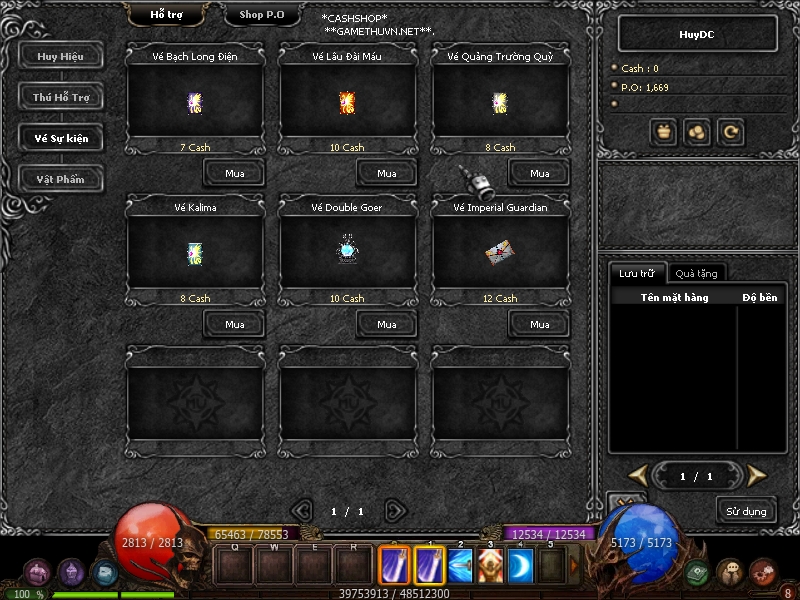Switch to the Shop P.O tab

(x=264, y=15)
